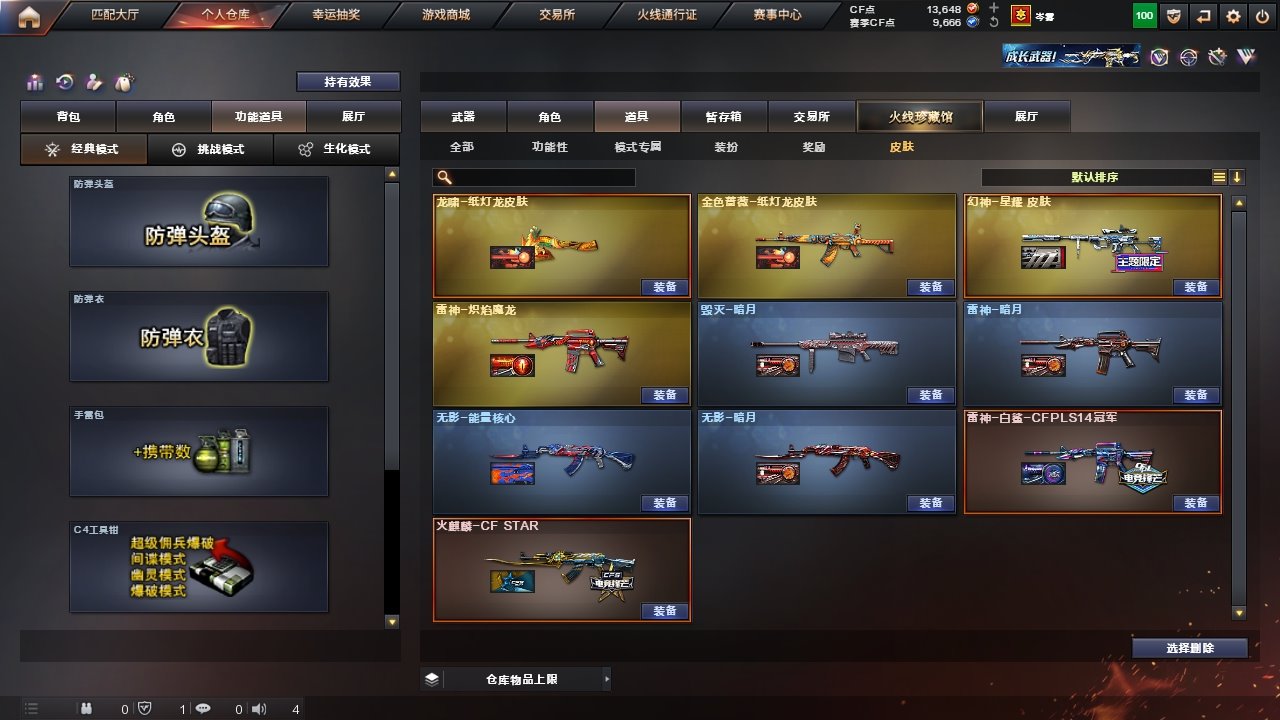Open the 火线通行证 battle pass
This screenshot has width=1280, height=720.
pos(667,15)
